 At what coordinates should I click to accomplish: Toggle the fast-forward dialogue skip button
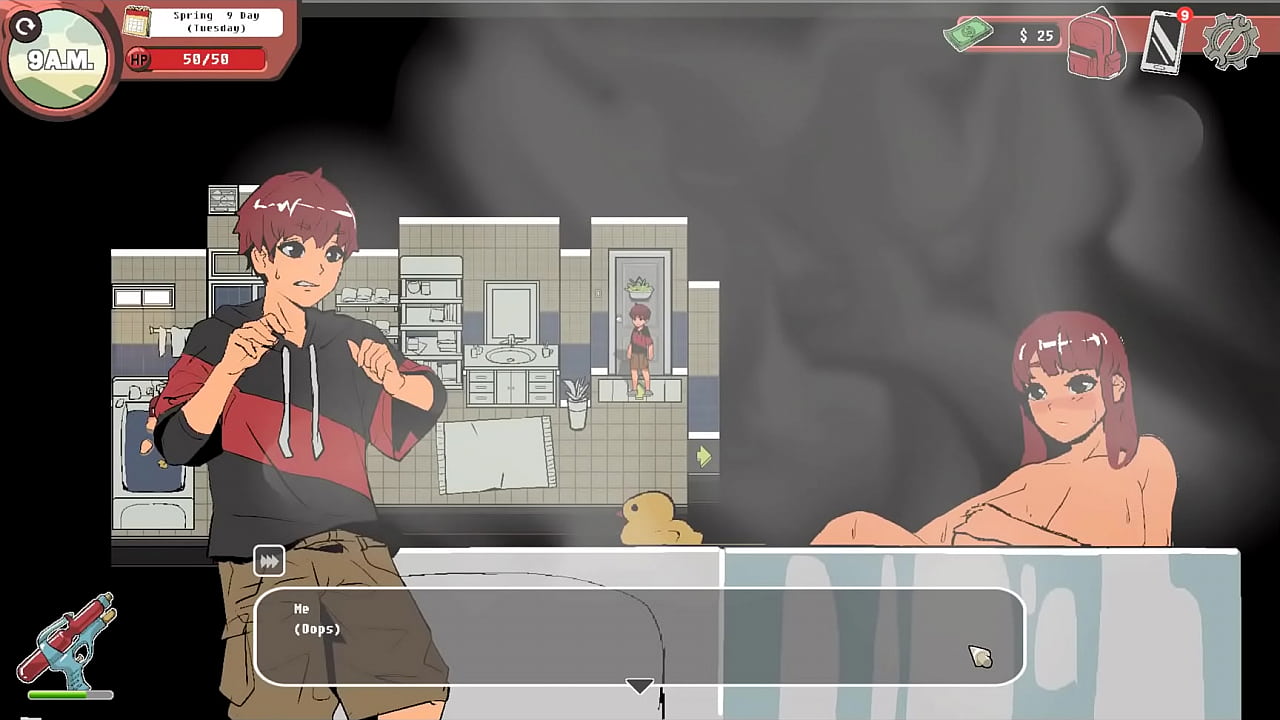pyautogui.click(x=268, y=561)
